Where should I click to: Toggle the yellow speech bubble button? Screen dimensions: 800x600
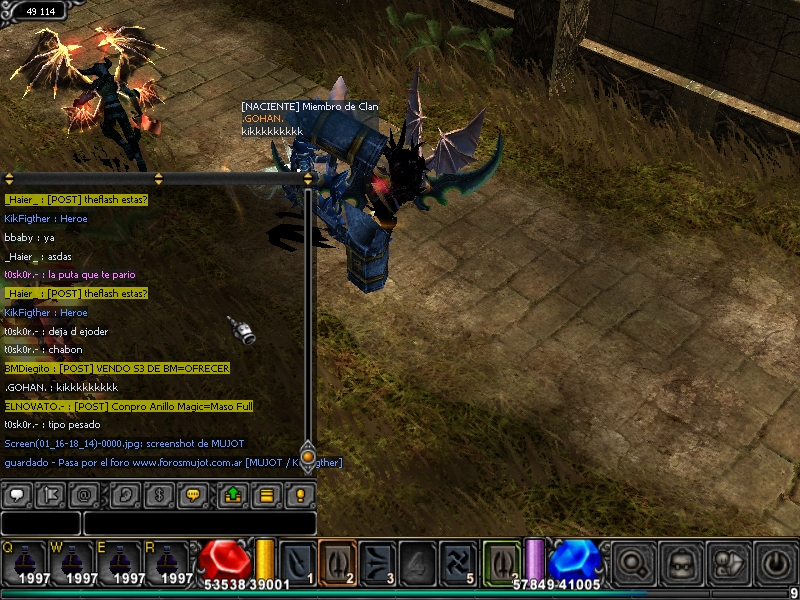coord(194,494)
